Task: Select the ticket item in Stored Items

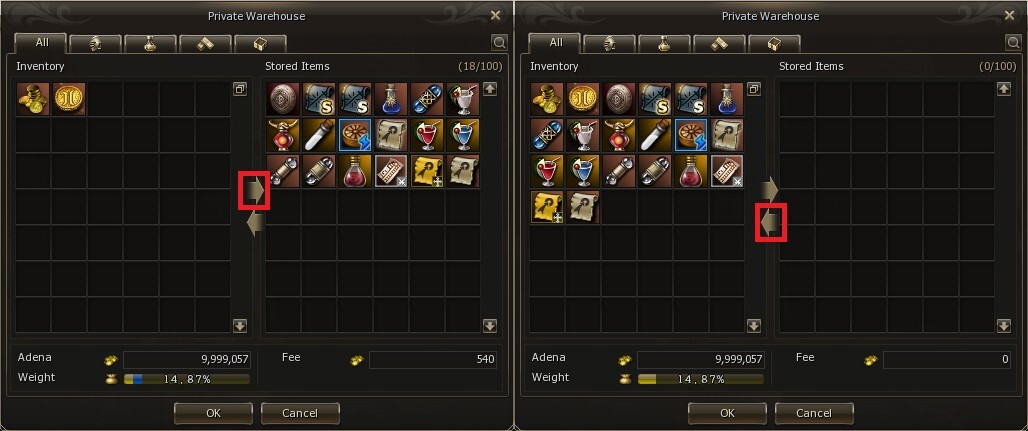Action: coord(392,172)
